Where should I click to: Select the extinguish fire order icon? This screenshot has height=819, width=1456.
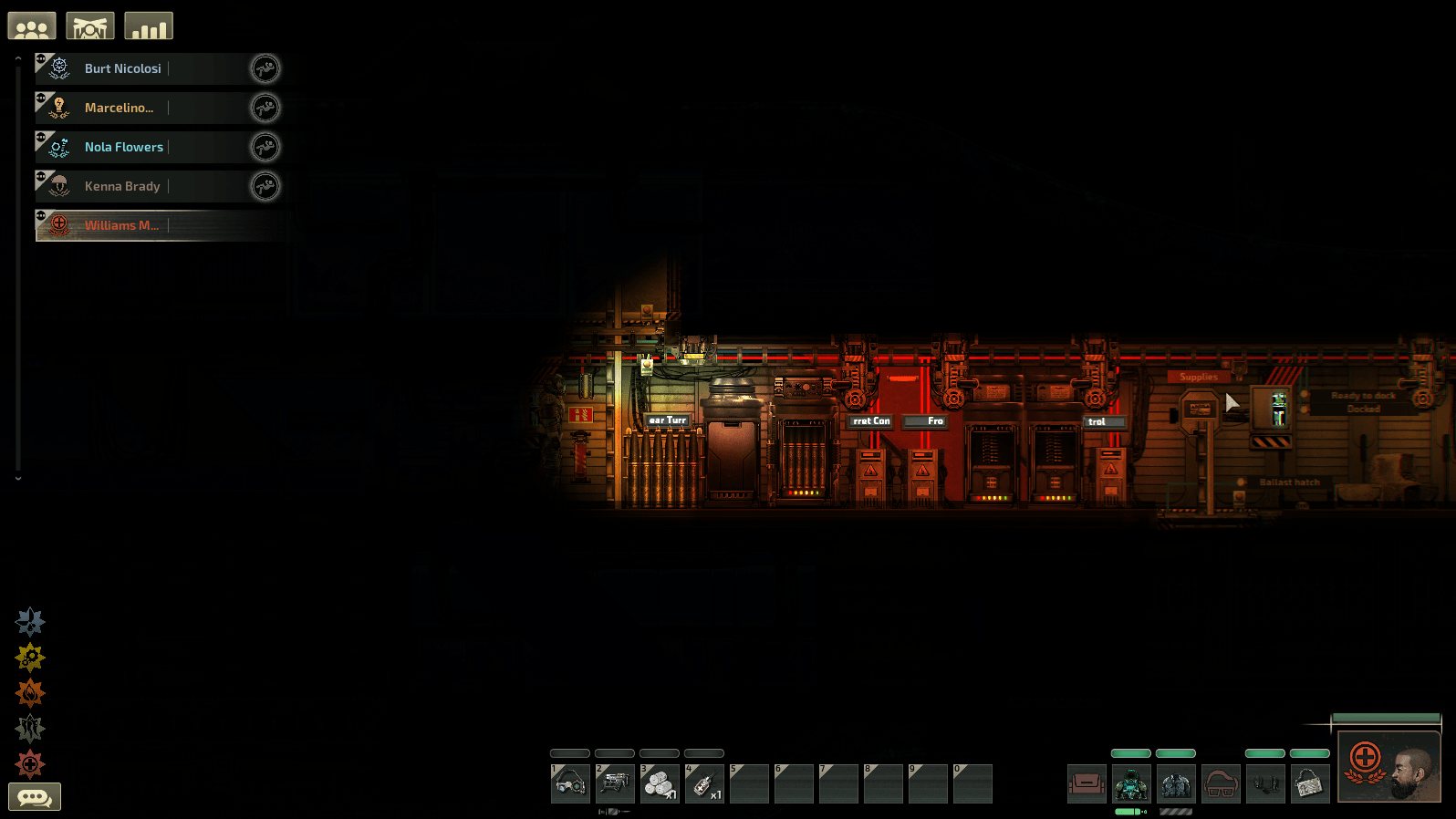[30, 693]
